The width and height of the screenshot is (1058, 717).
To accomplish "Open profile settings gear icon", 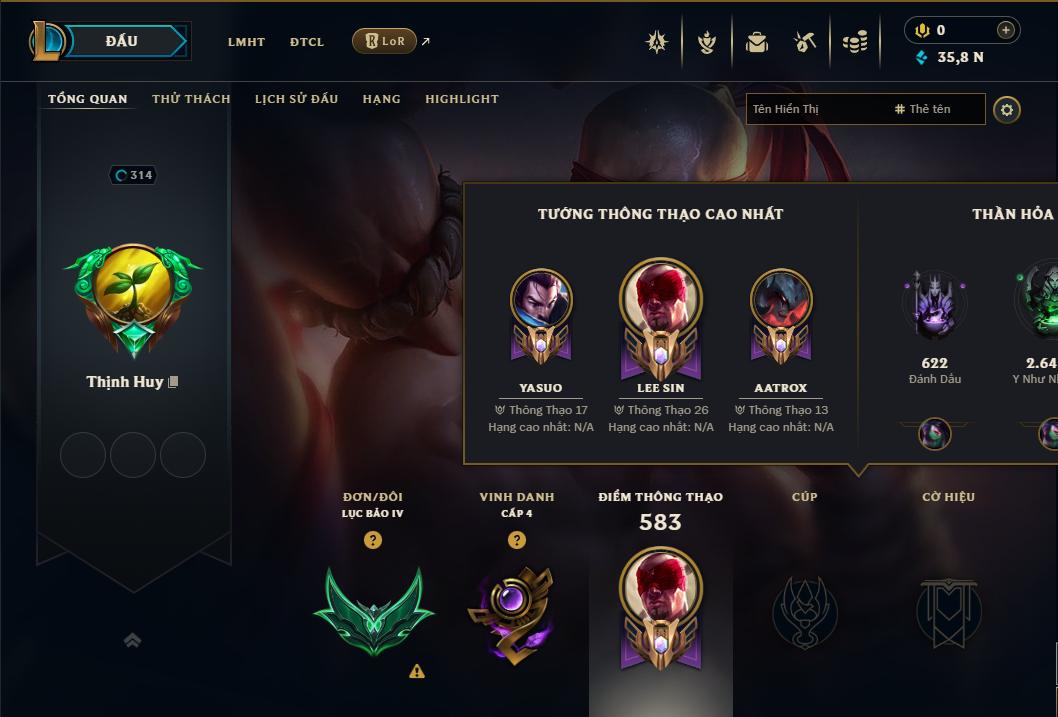I will pos(1007,109).
